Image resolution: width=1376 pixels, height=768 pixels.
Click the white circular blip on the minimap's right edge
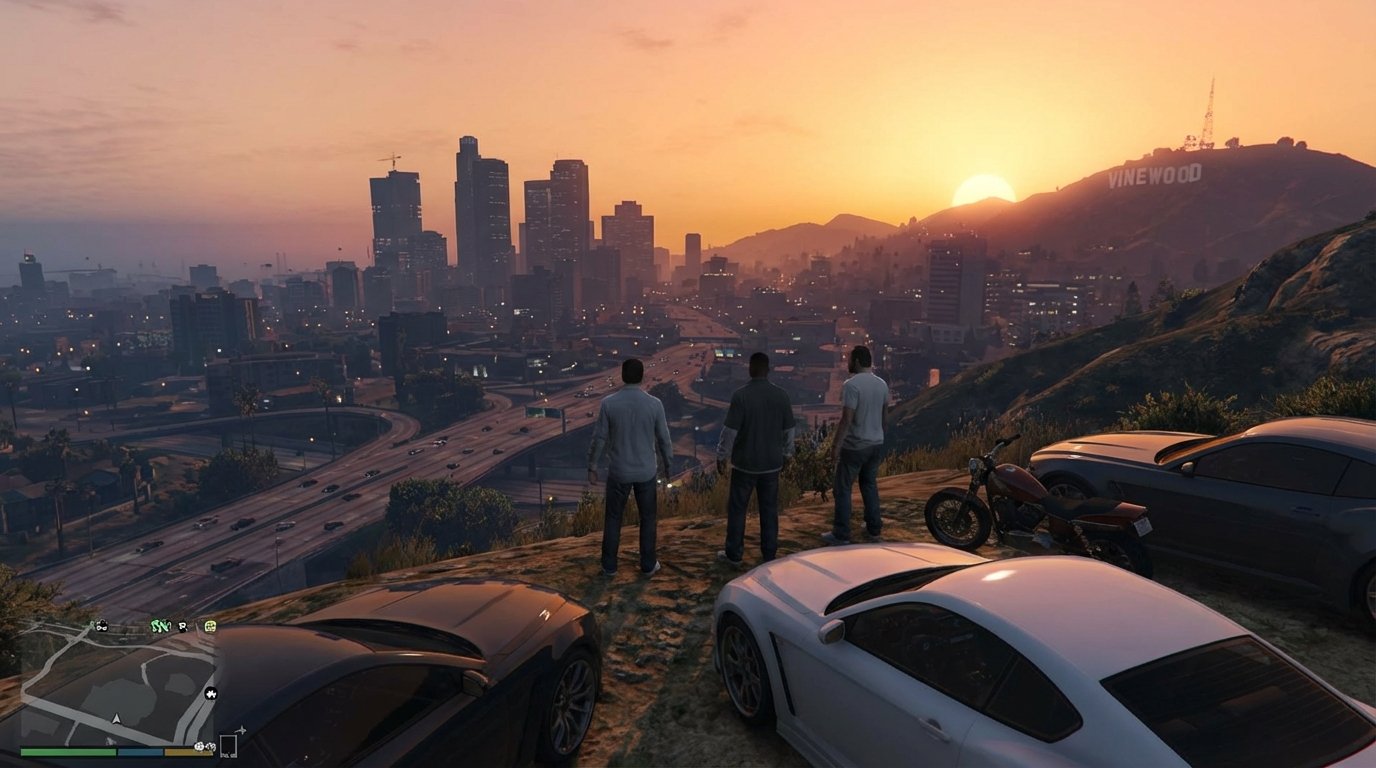pos(211,694)
